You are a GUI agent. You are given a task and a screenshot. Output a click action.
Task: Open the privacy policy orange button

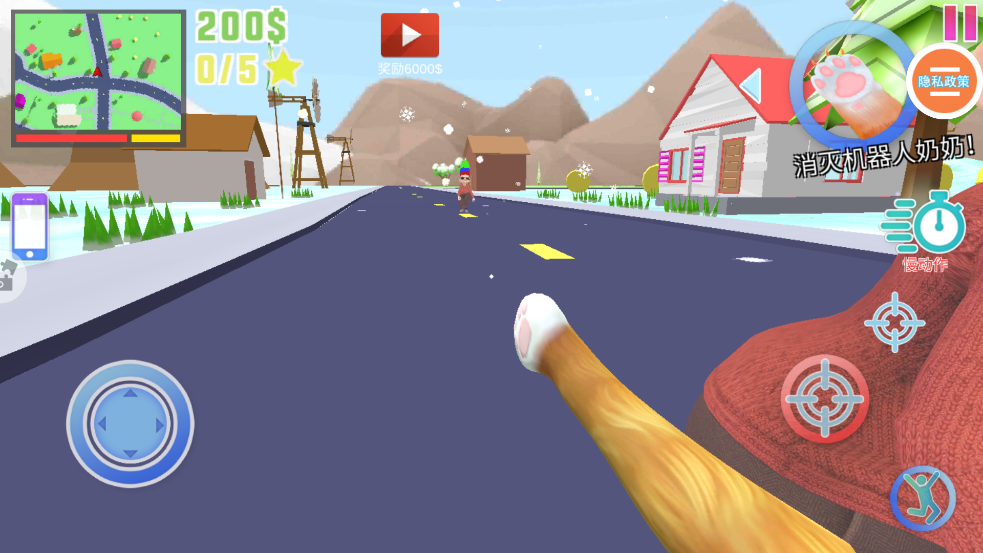(x=943, y=81)
